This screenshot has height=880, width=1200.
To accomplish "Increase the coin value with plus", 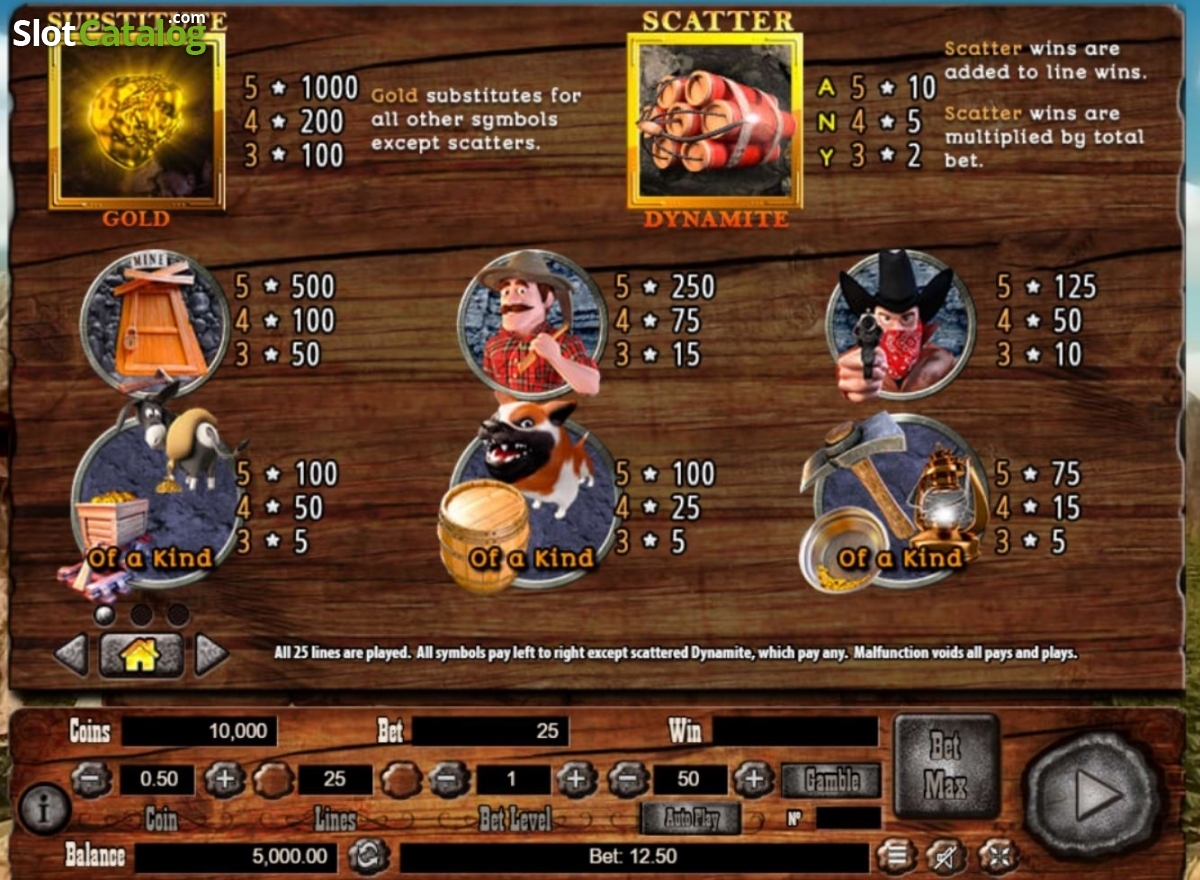I will click(224, 780).
